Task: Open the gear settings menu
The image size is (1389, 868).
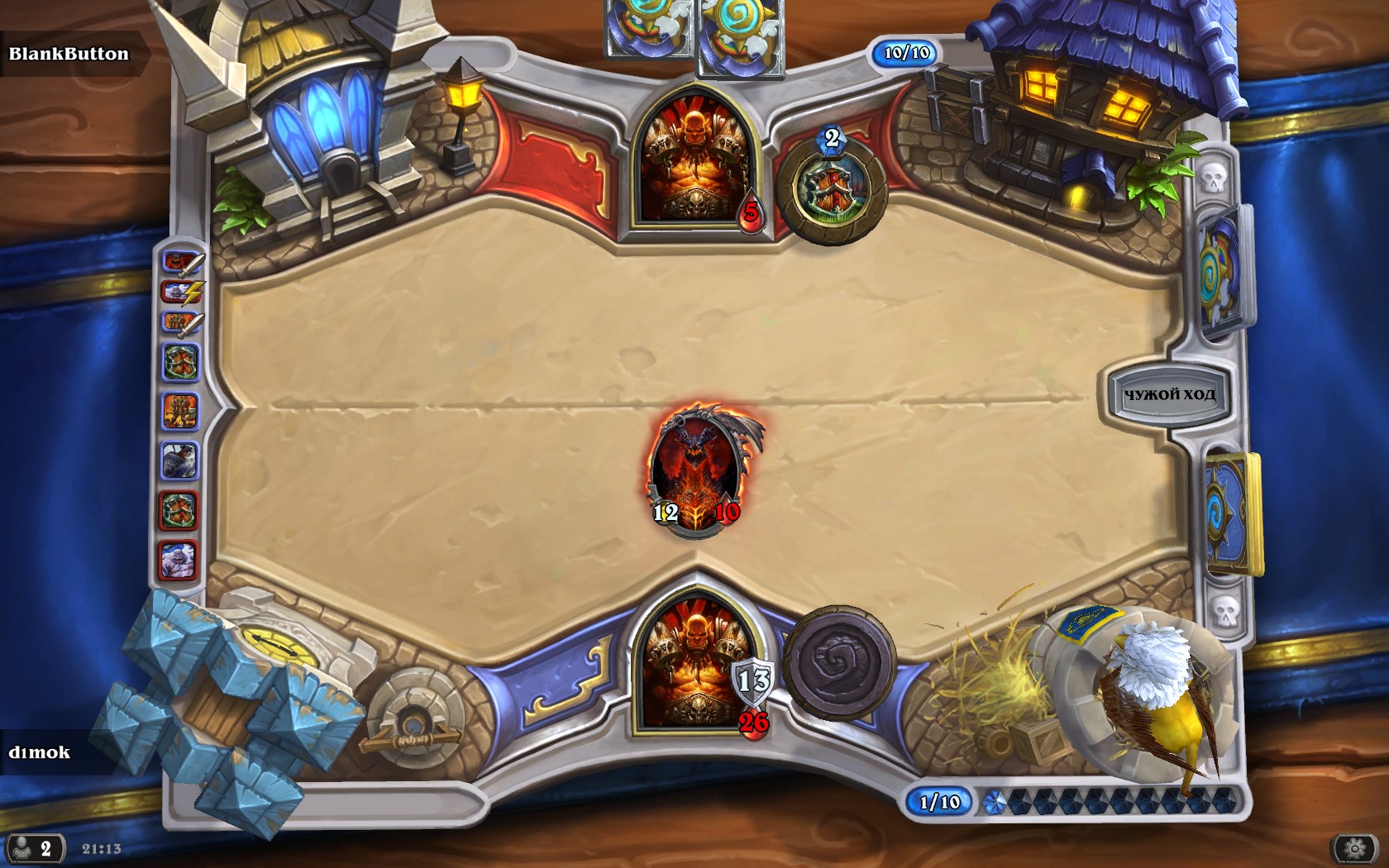Action: click(1355, 848)
